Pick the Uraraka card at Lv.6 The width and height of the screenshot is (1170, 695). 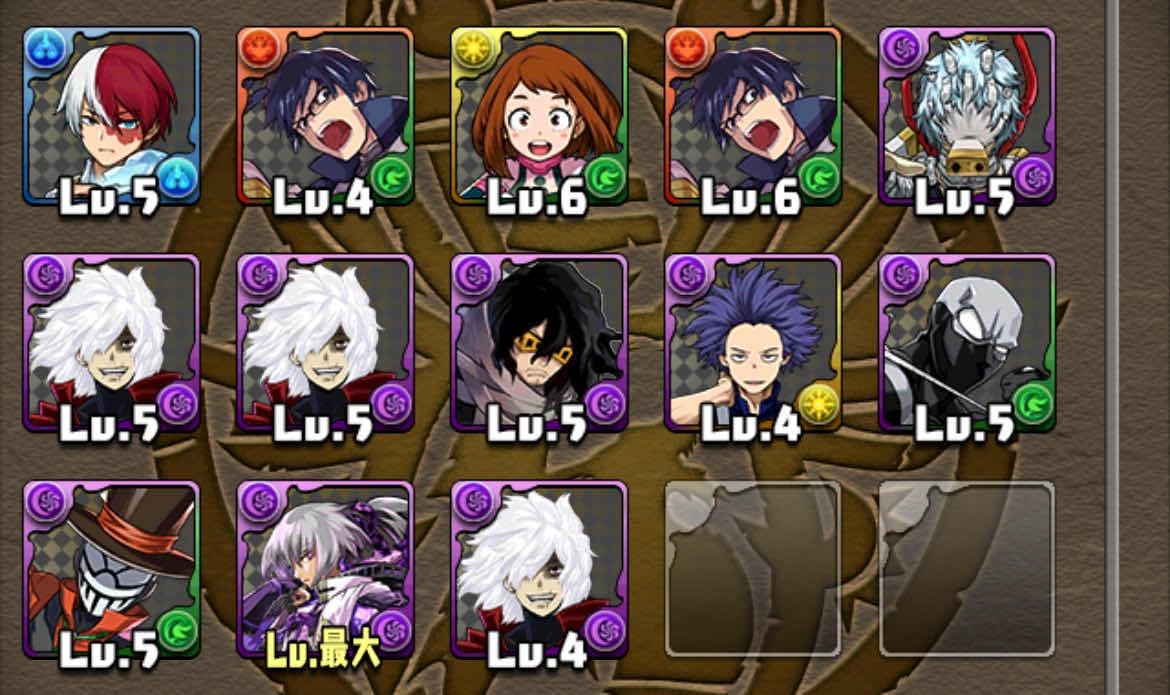tap(539, 116)
